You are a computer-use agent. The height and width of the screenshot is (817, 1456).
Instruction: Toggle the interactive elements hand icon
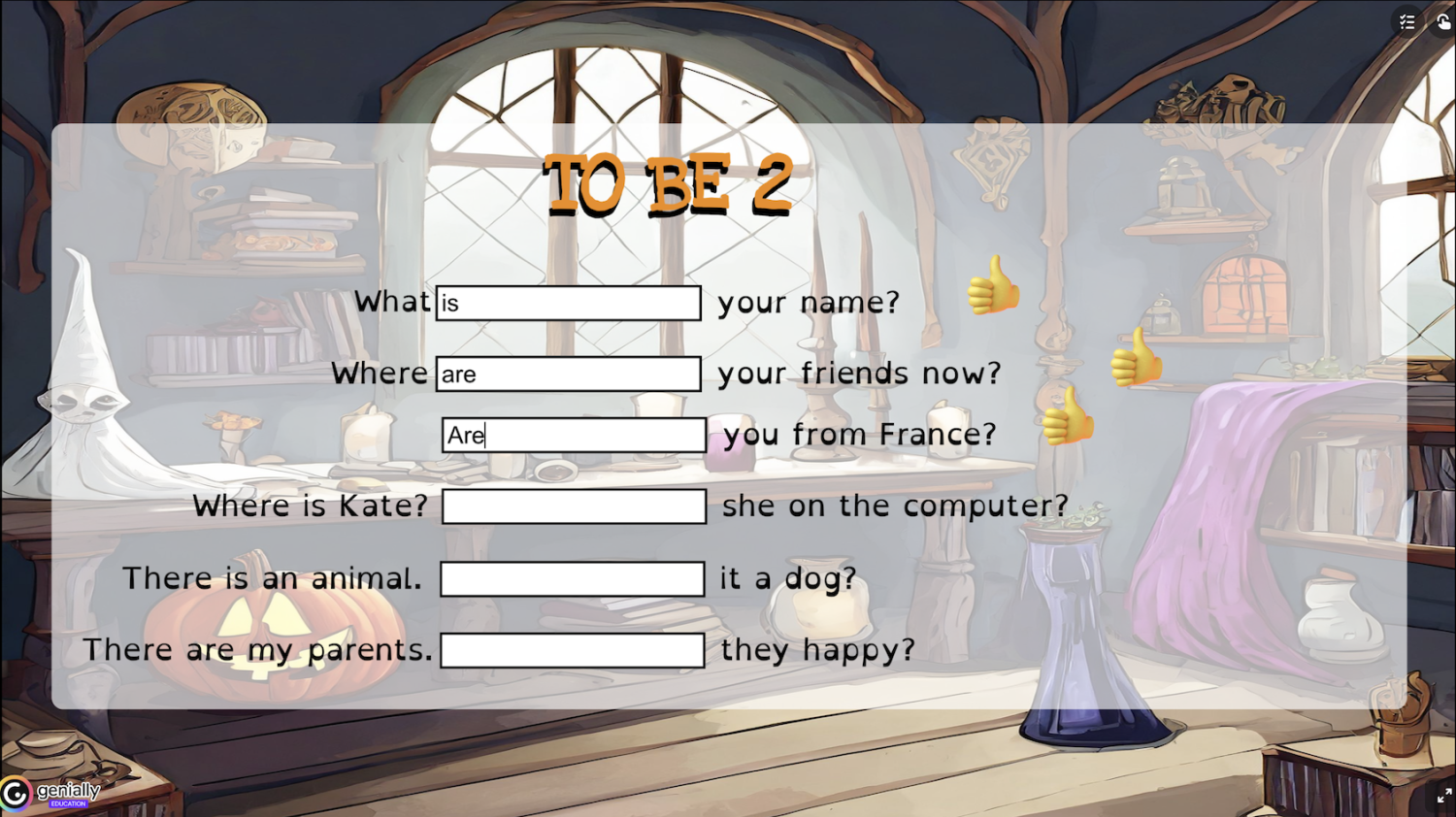click(x=1443, y=21)
